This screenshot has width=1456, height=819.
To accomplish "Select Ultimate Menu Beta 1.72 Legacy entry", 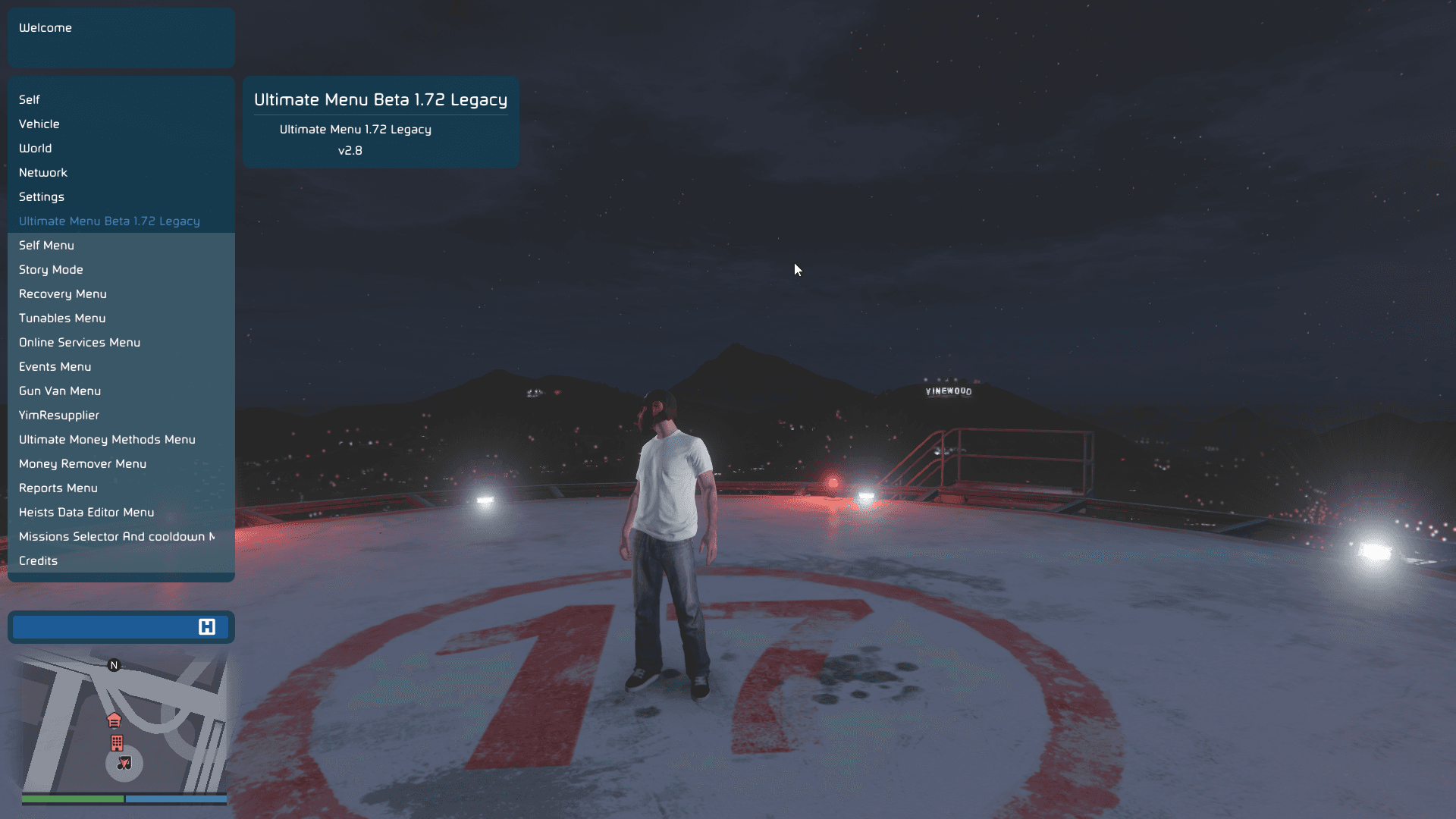I will (x=109, y=221).
